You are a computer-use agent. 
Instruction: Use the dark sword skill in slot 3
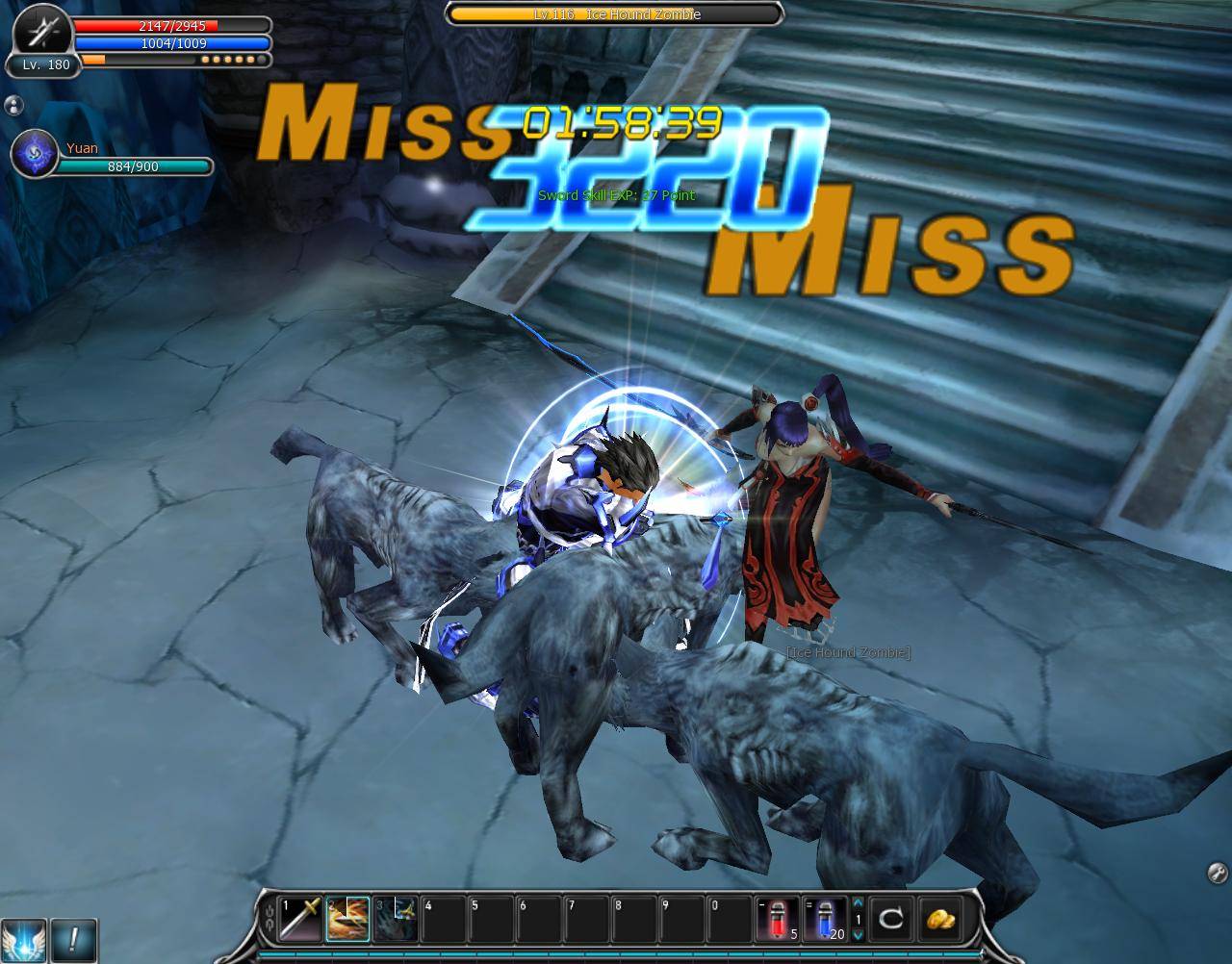[x=395, y=919]
